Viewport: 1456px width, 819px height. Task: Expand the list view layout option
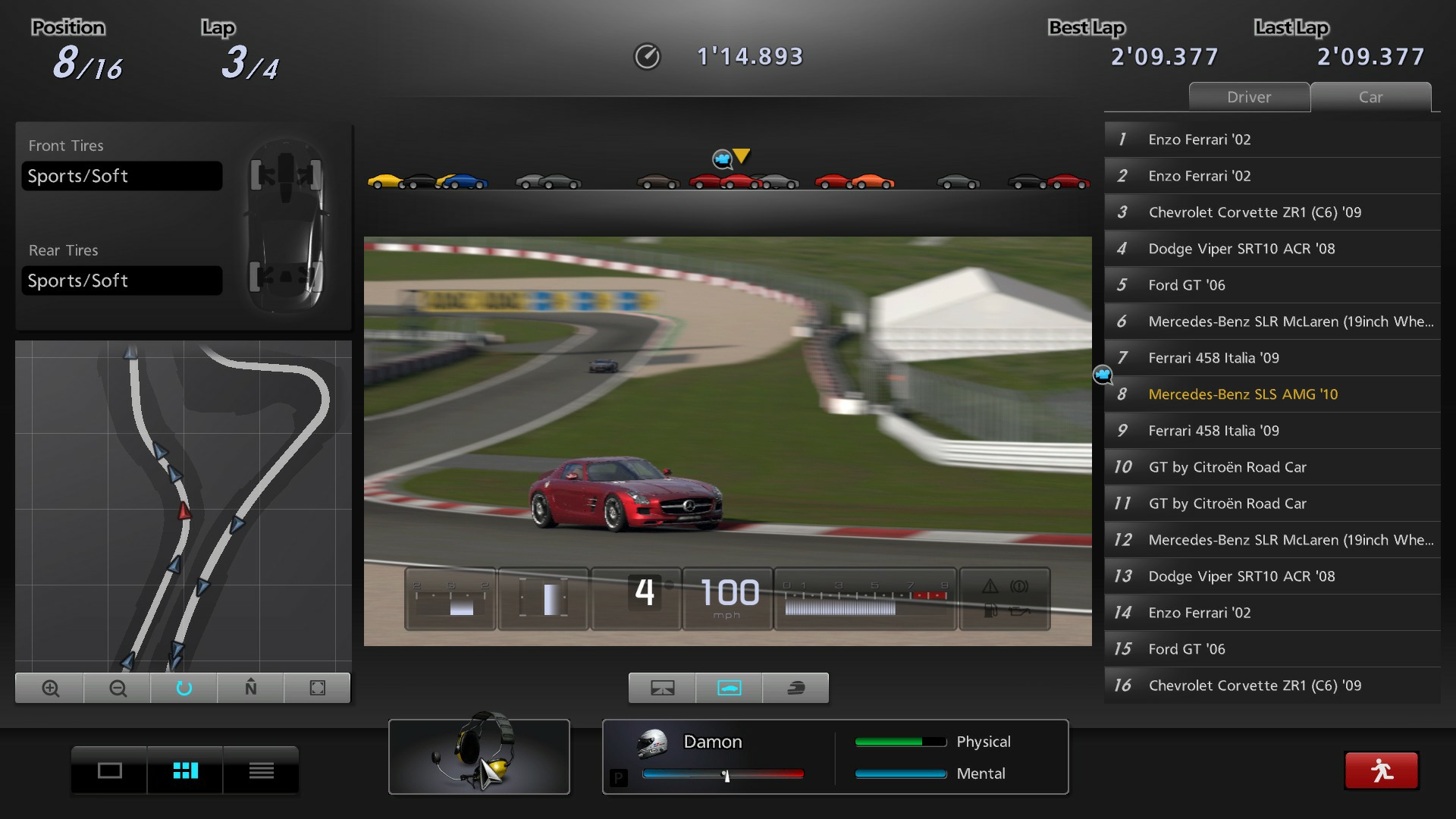(x=260, y=770)
